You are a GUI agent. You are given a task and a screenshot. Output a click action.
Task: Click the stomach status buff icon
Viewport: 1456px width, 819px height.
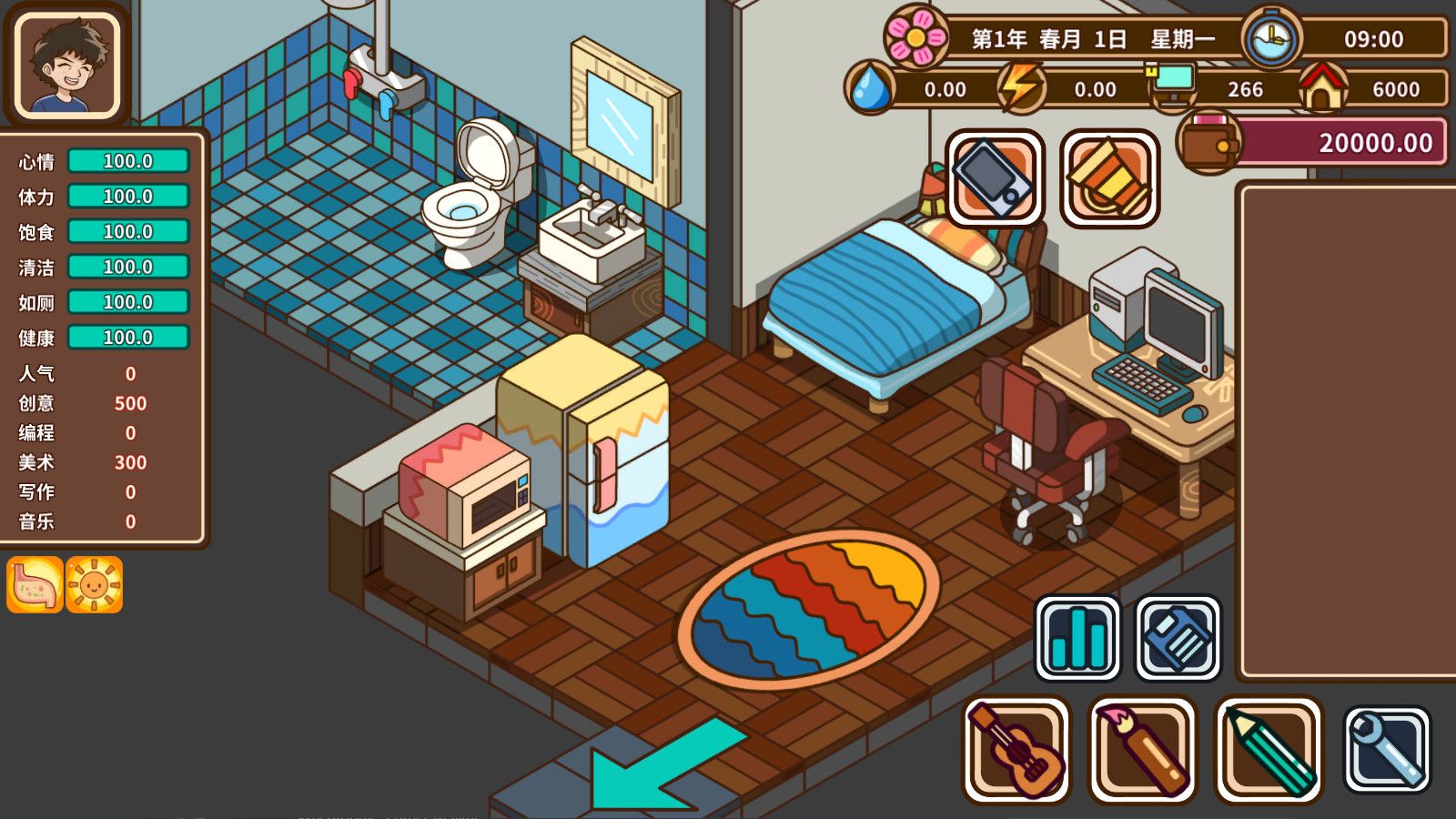(35, 584)
